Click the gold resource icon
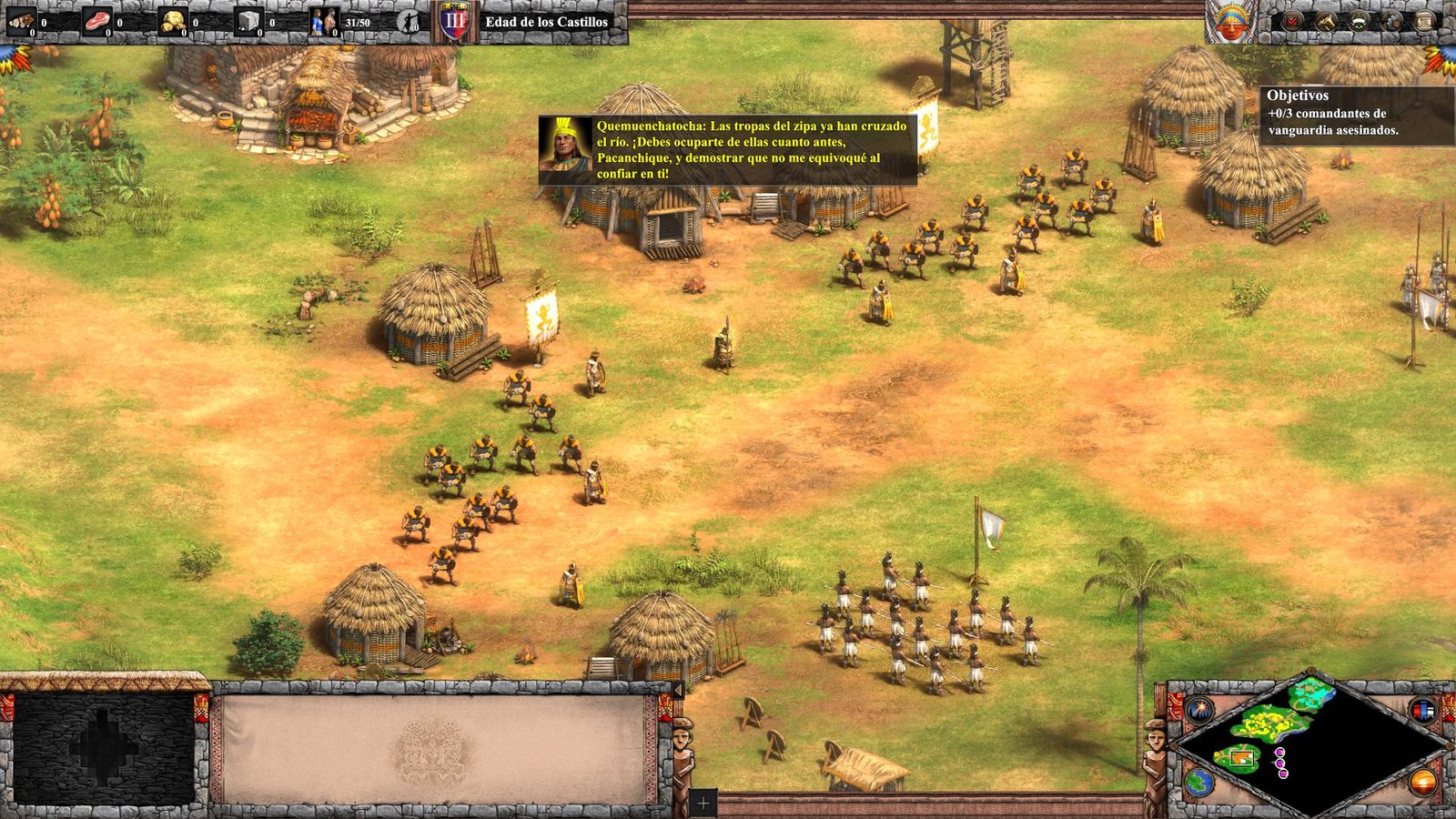1456x819 pixels. pos(173,22)
